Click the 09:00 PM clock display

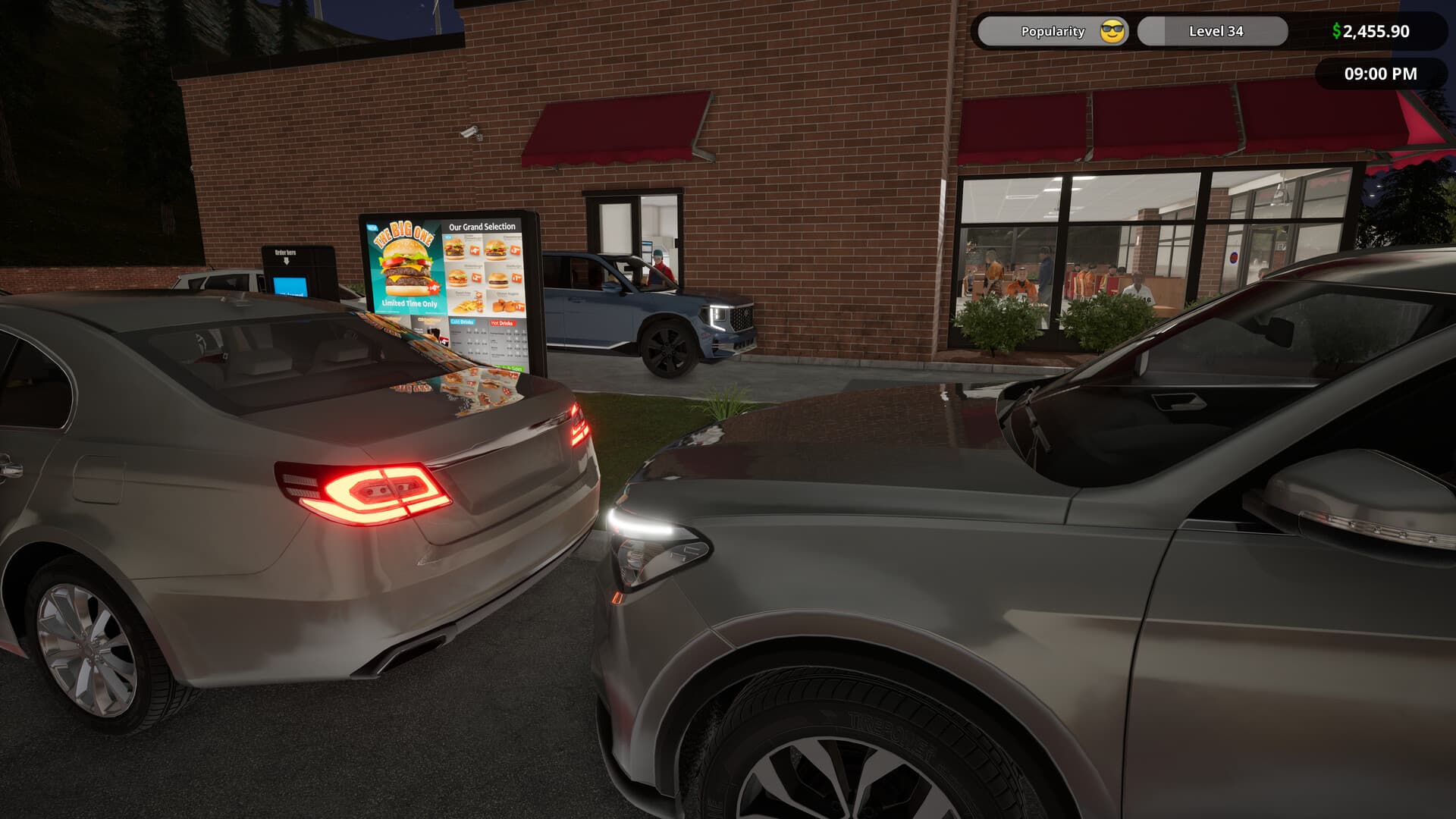coord(1380,74)
